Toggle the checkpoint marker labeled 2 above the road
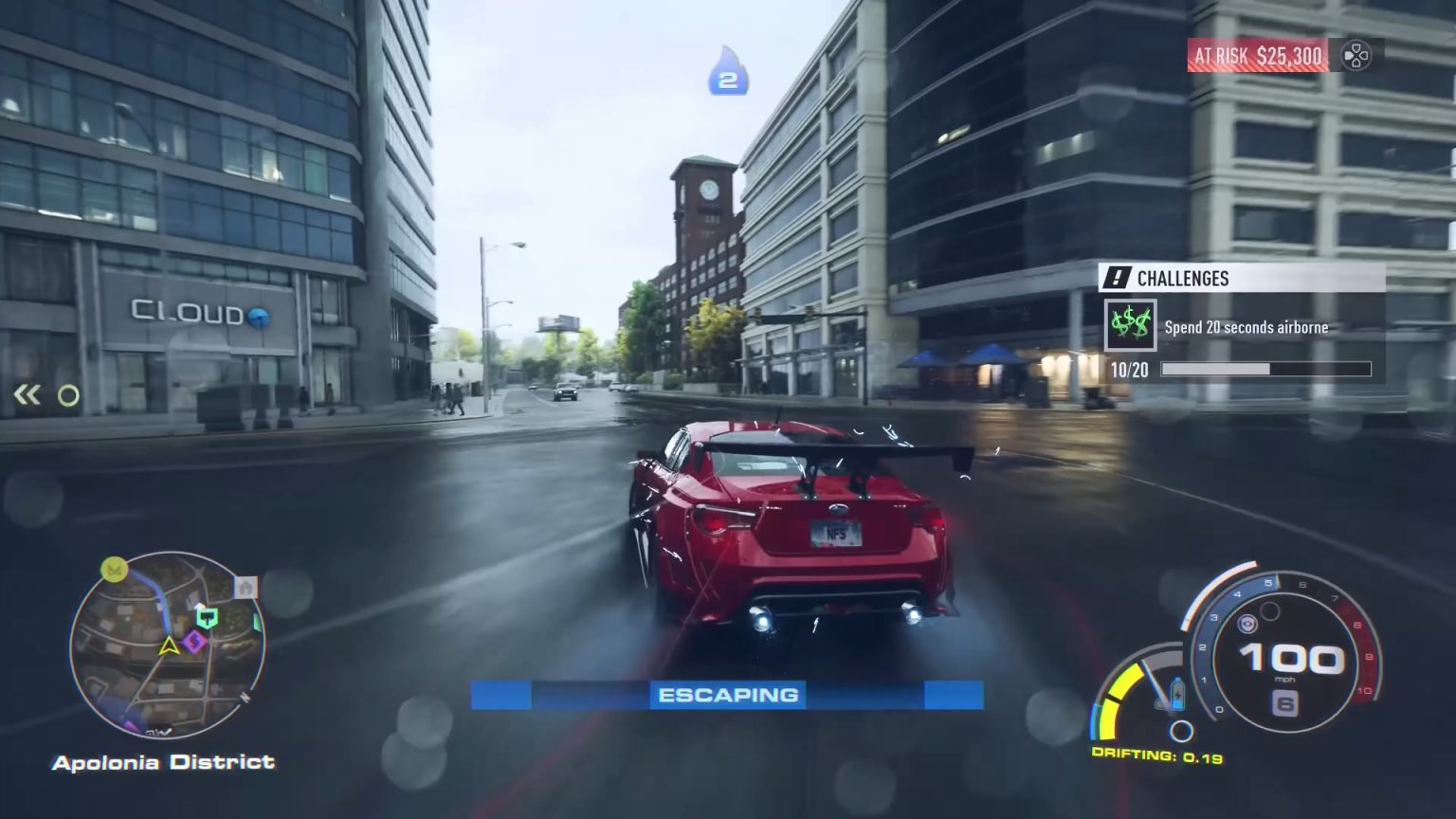This screenshot has width=1456, height=819. pos(727,81)
